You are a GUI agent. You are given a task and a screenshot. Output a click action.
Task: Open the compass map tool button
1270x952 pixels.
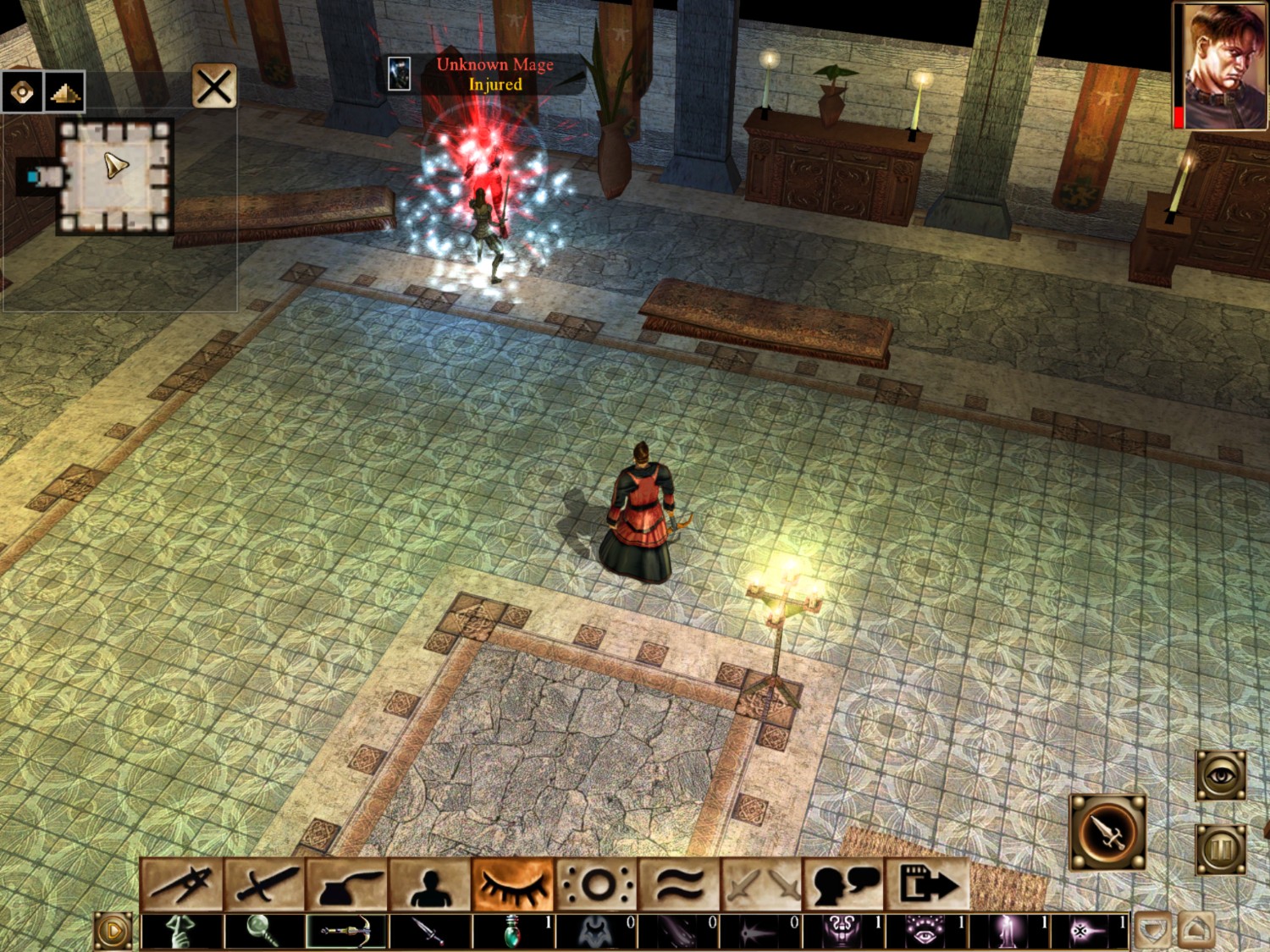(182, 885)
